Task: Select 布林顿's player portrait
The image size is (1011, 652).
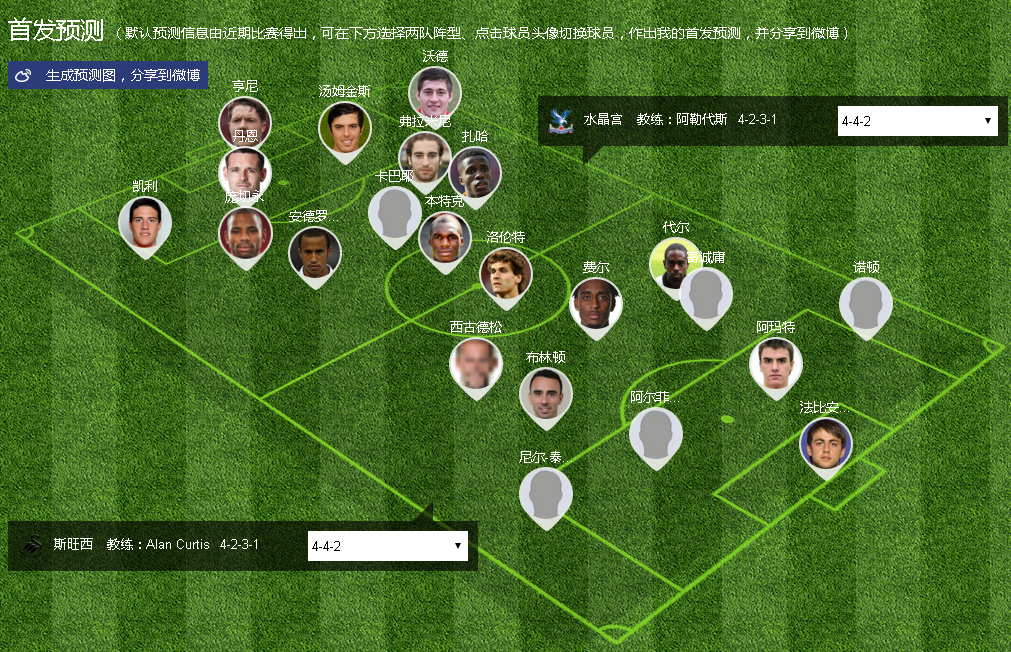Action: tap(546, 394)
